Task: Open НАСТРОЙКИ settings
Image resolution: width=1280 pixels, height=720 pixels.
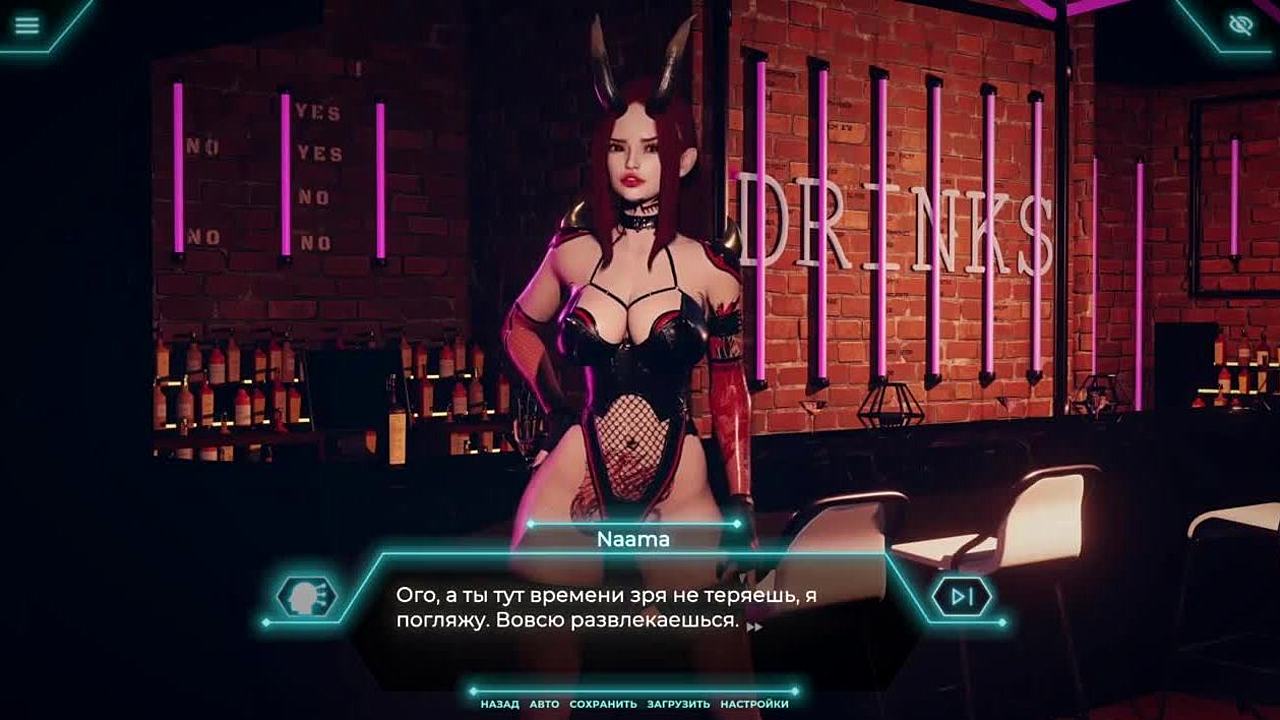Action: (x=754, y=704)
